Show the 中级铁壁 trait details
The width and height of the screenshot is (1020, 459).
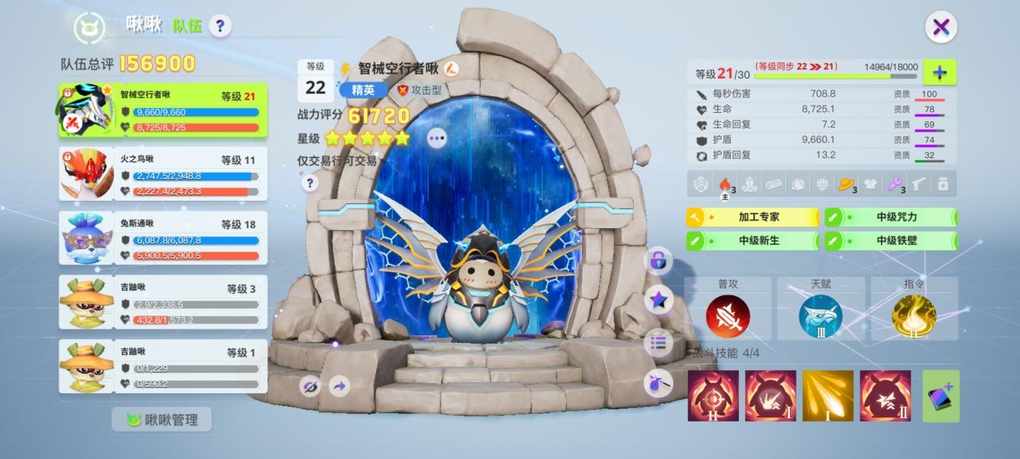pos(890,241)
